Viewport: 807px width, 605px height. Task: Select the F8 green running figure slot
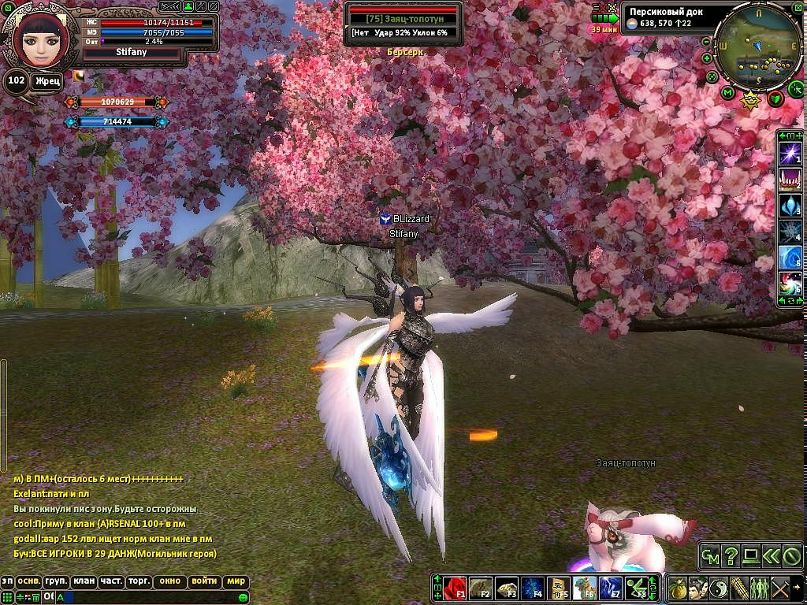click(637, 587)
